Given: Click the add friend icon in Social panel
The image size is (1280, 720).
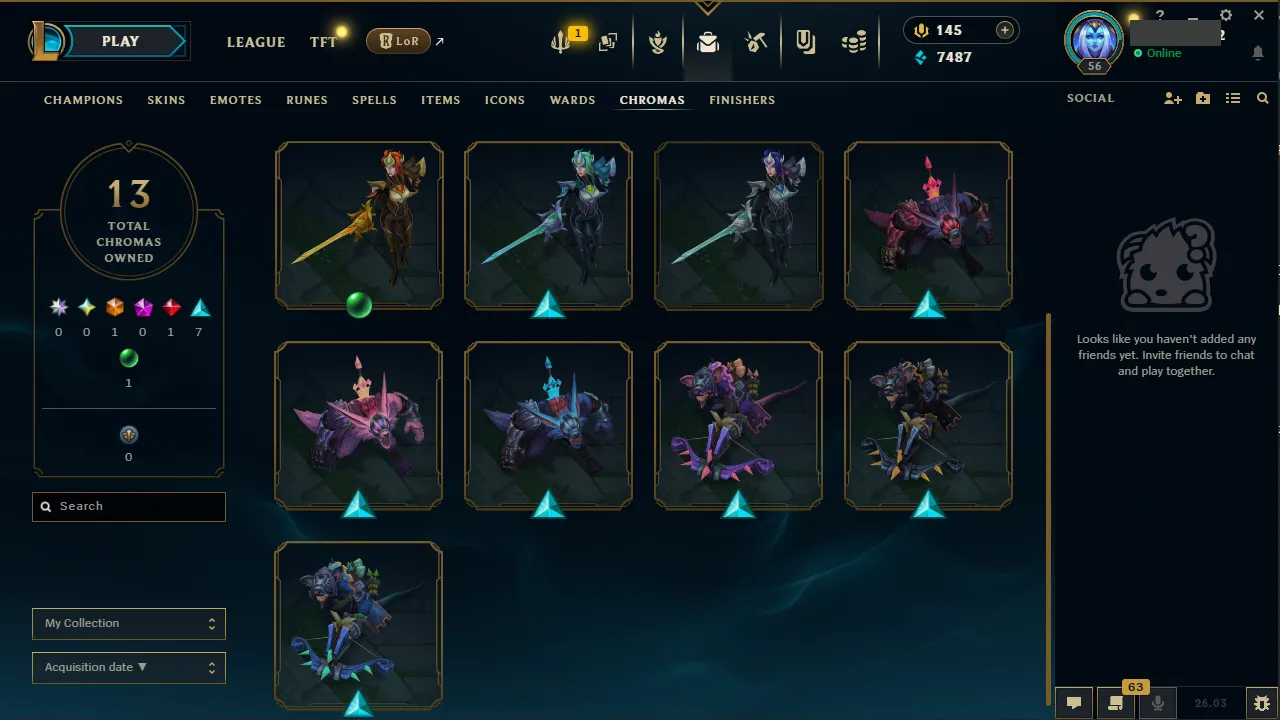Looking at the screenshot, I should point(1172,98).
